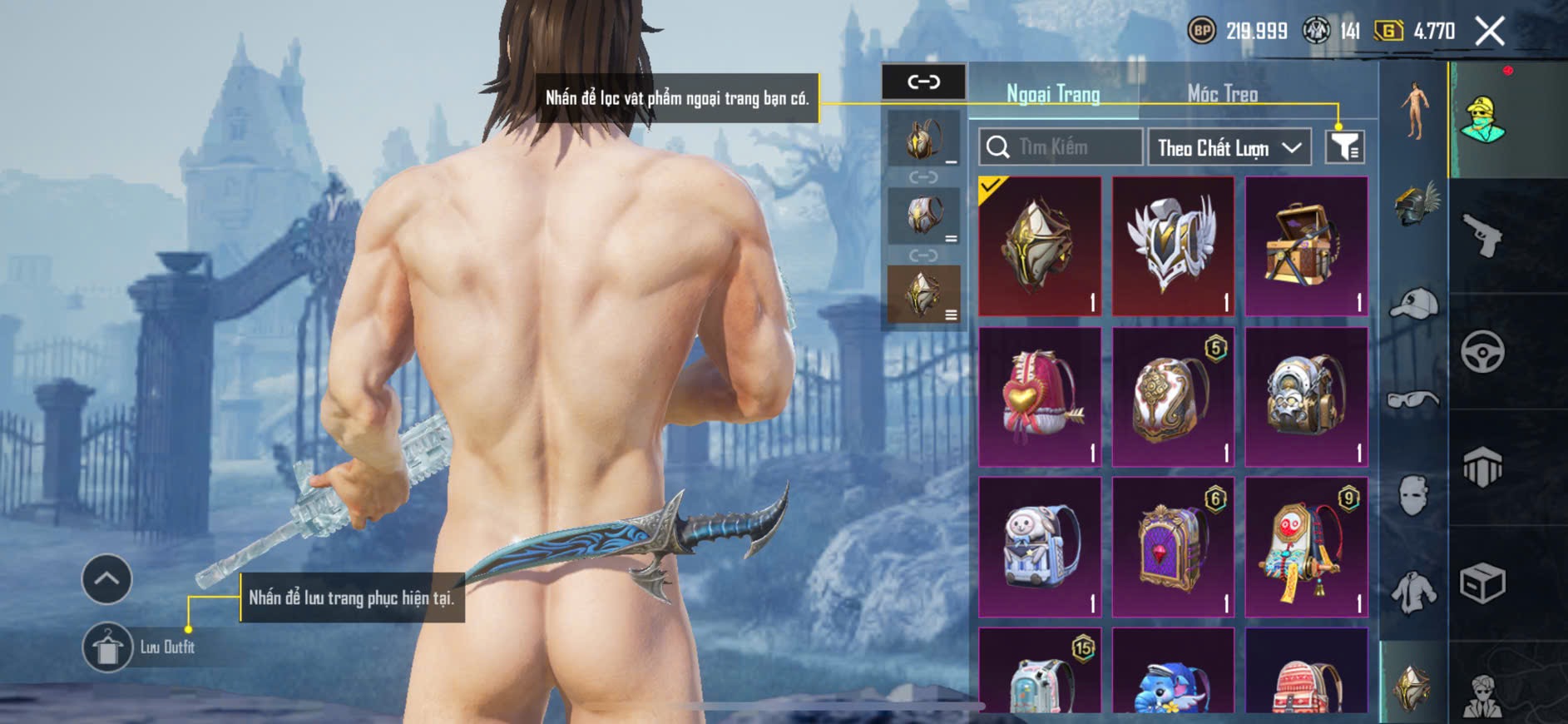Viewport: 1568px width, 724px height.
Task: Toggle the link button above backpack levels
Action: pyautogui.click(x=923, y=82)
